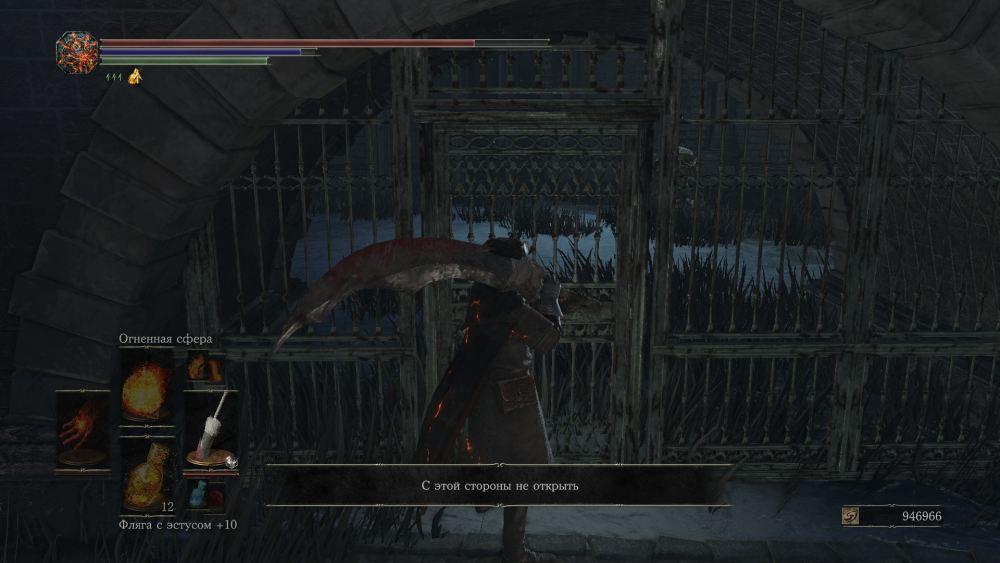1000x563 pixels.
Task: Click the green stamina regeneration status icon
Action: 112,77
